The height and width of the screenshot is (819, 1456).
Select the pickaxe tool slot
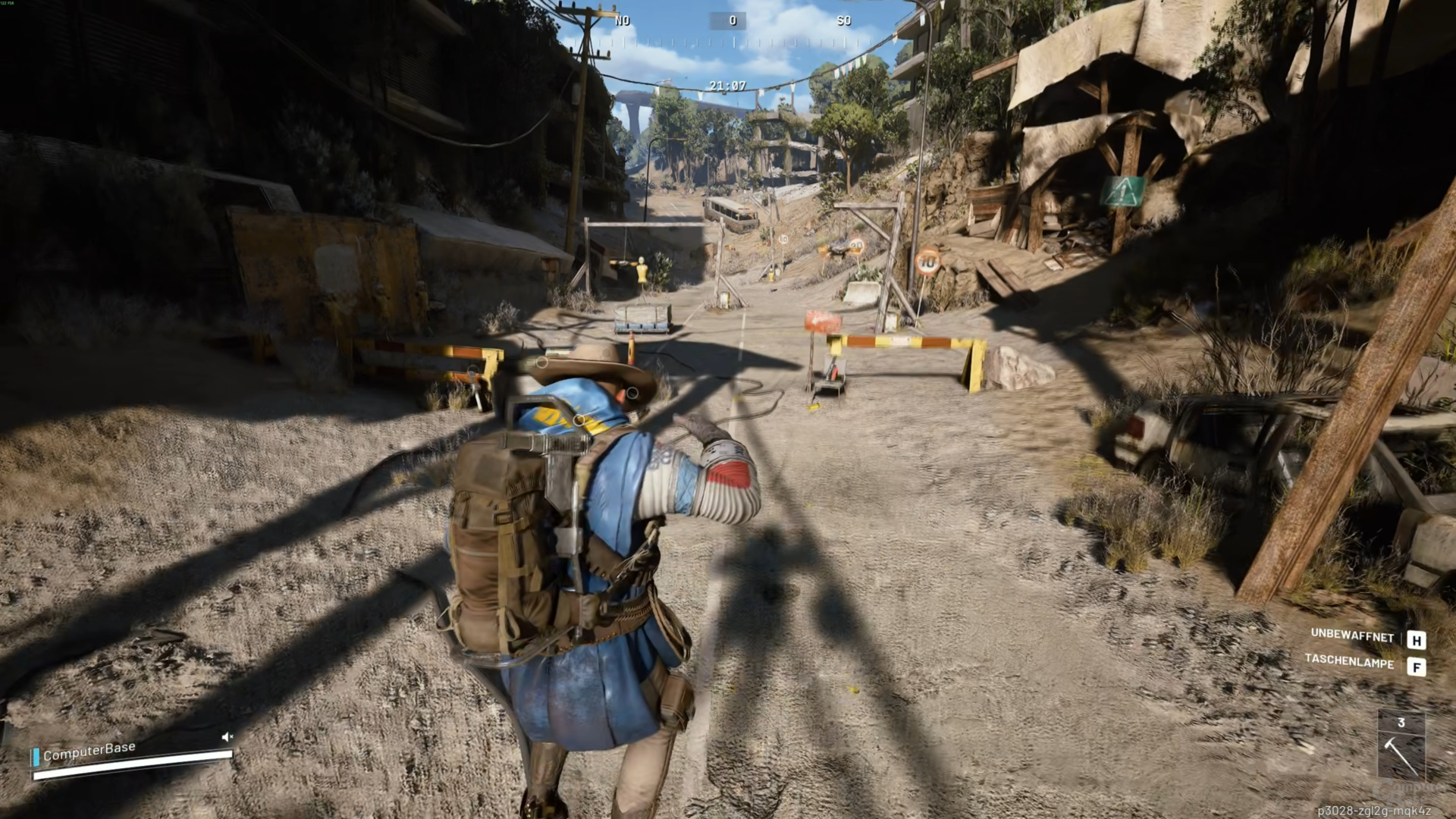pos(1401,753)
